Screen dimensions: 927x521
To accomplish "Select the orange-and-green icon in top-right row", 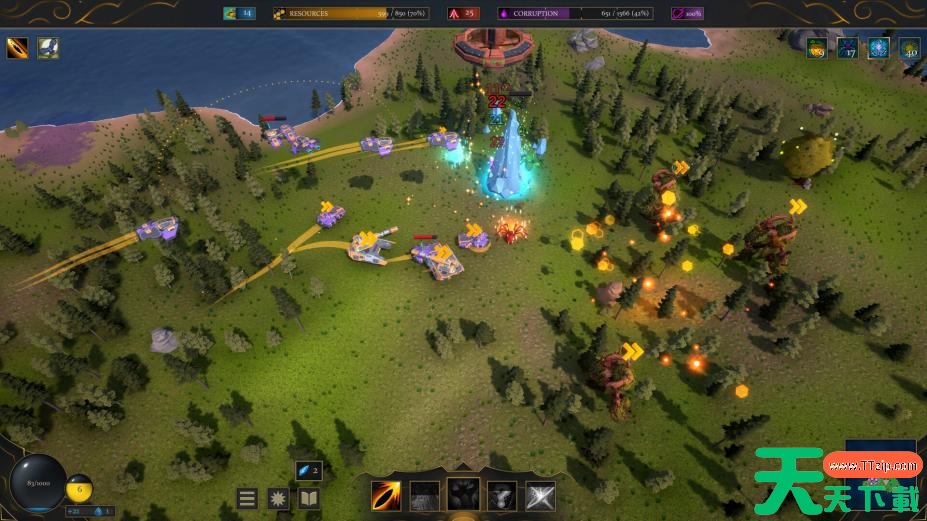I will point(817,47).
